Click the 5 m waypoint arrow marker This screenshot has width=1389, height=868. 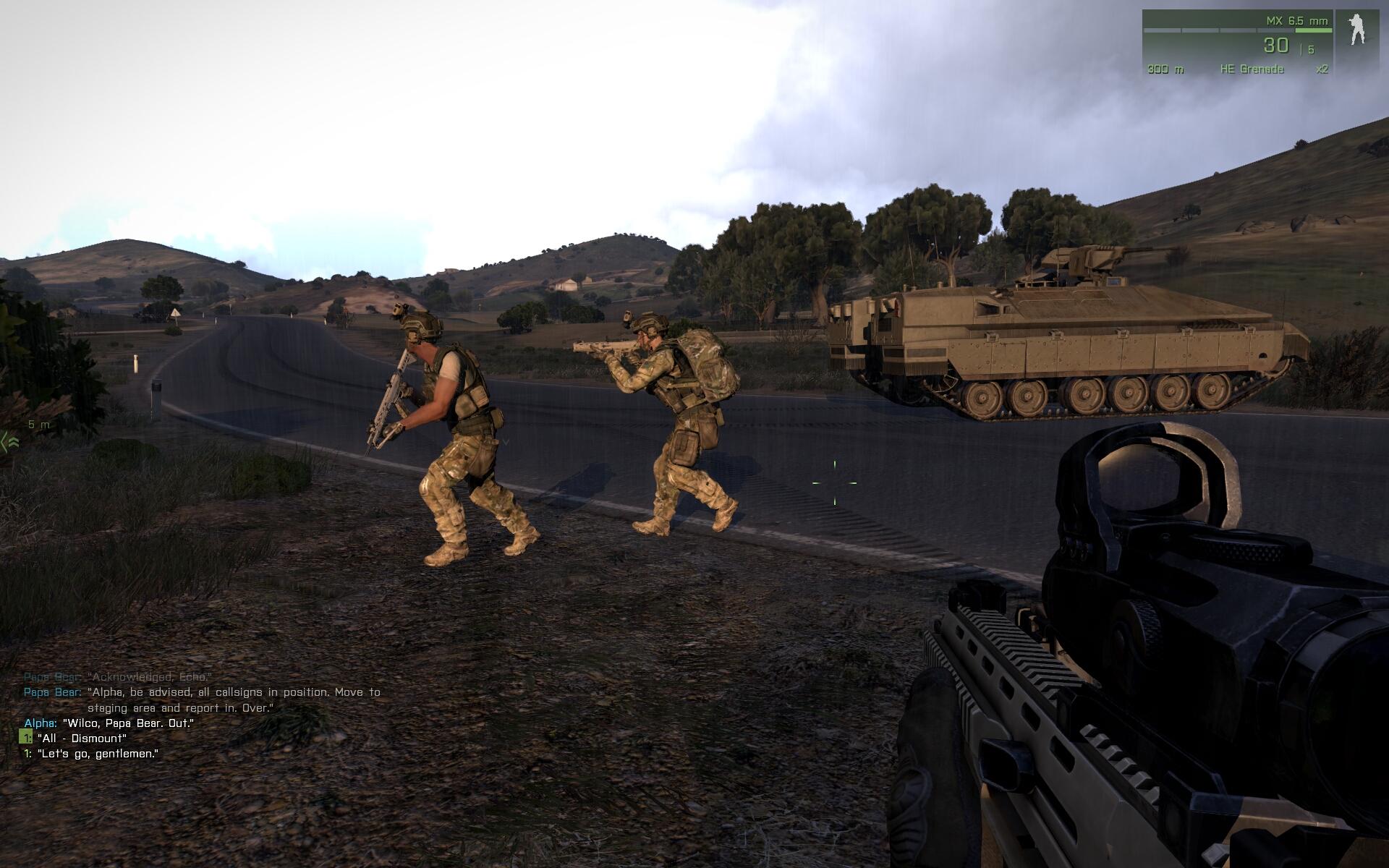click(x=12, y=441)
